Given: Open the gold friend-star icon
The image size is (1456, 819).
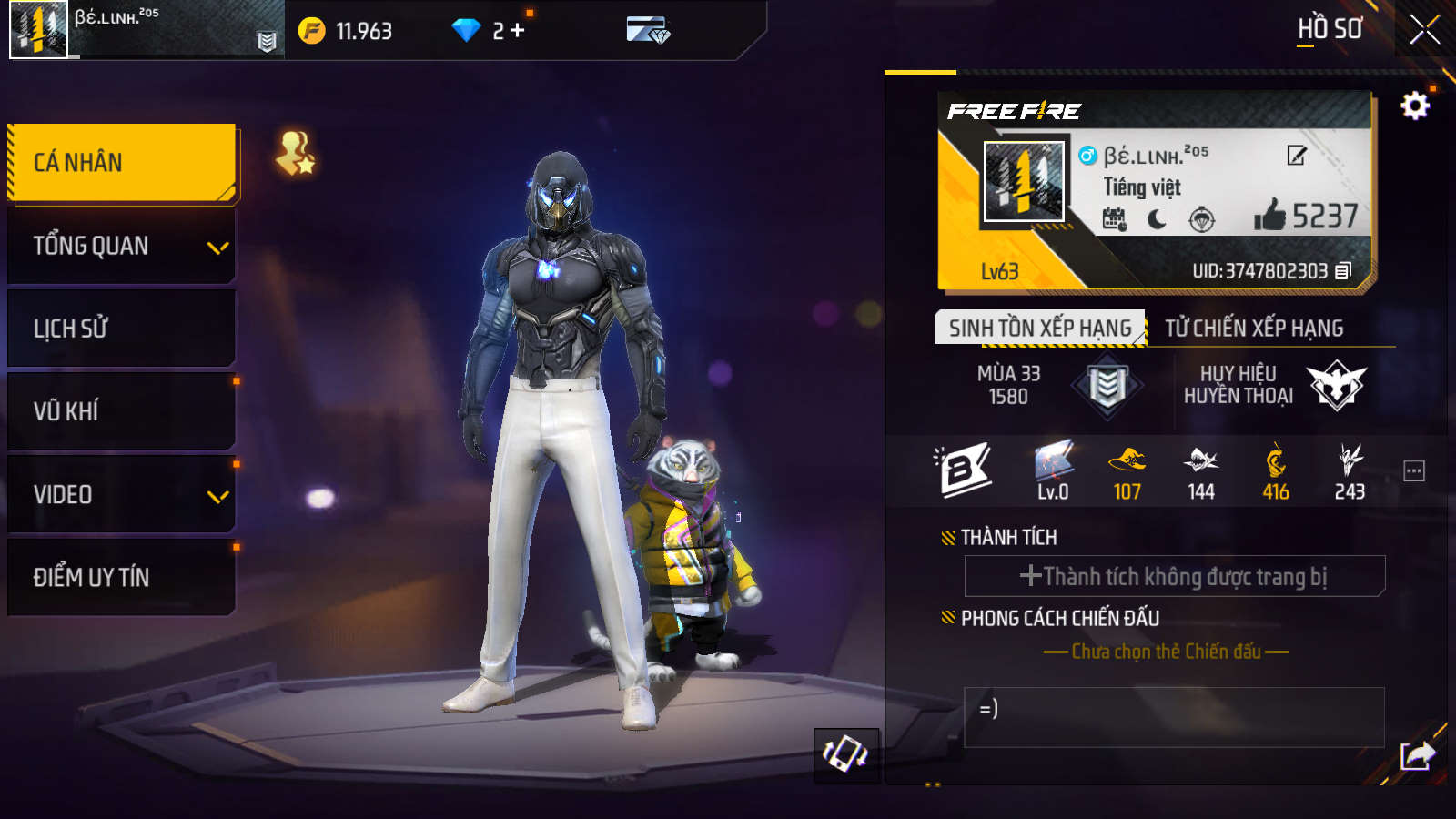Looking at the screenshot, I should coord(296,153).
